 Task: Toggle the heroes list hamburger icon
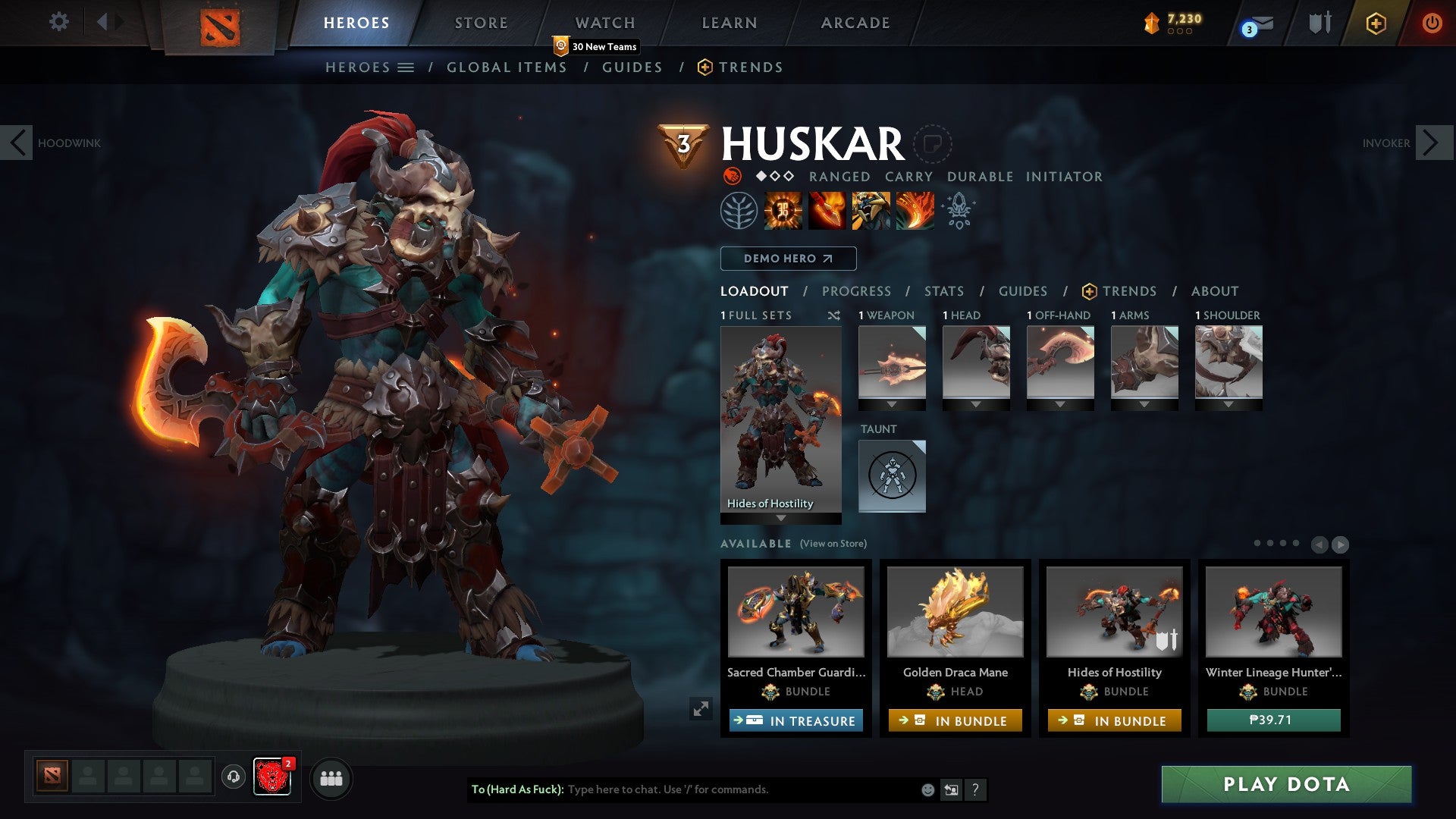point(407,67)
